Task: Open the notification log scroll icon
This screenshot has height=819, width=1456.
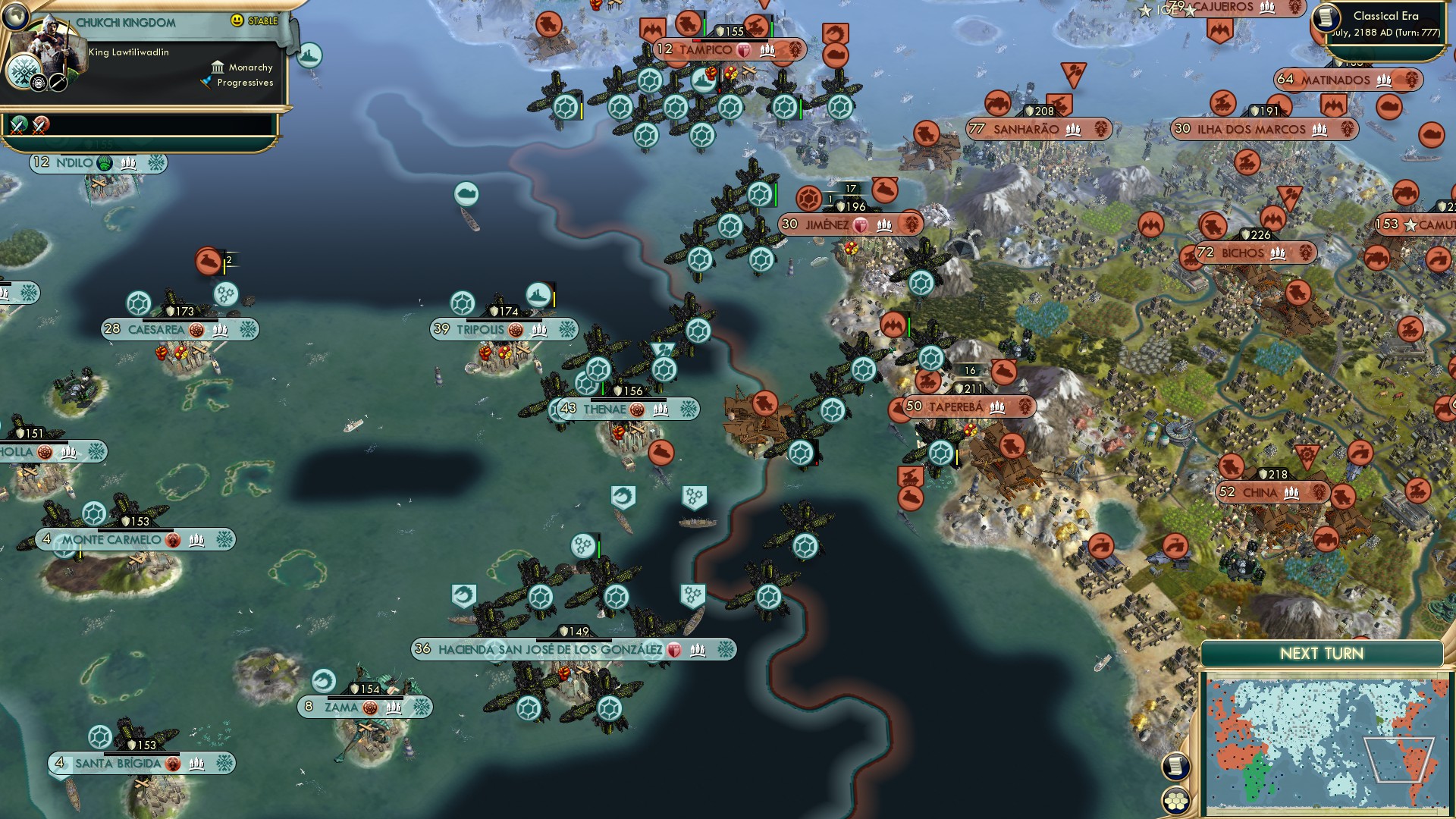Action: click(1175, 765)
